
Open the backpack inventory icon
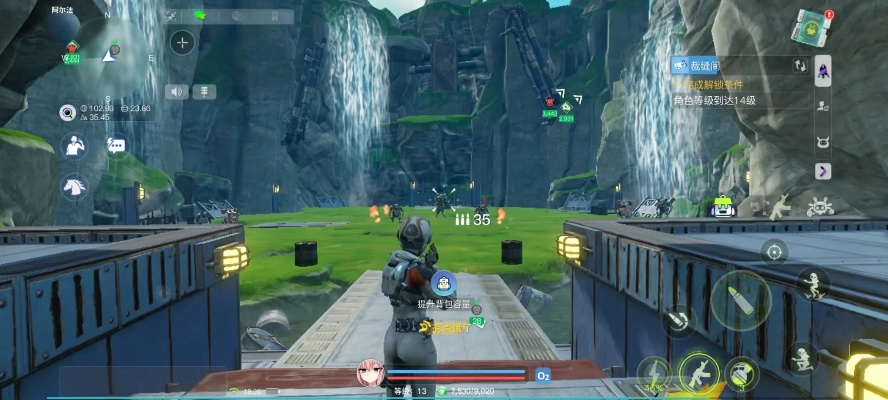(724, 206)
